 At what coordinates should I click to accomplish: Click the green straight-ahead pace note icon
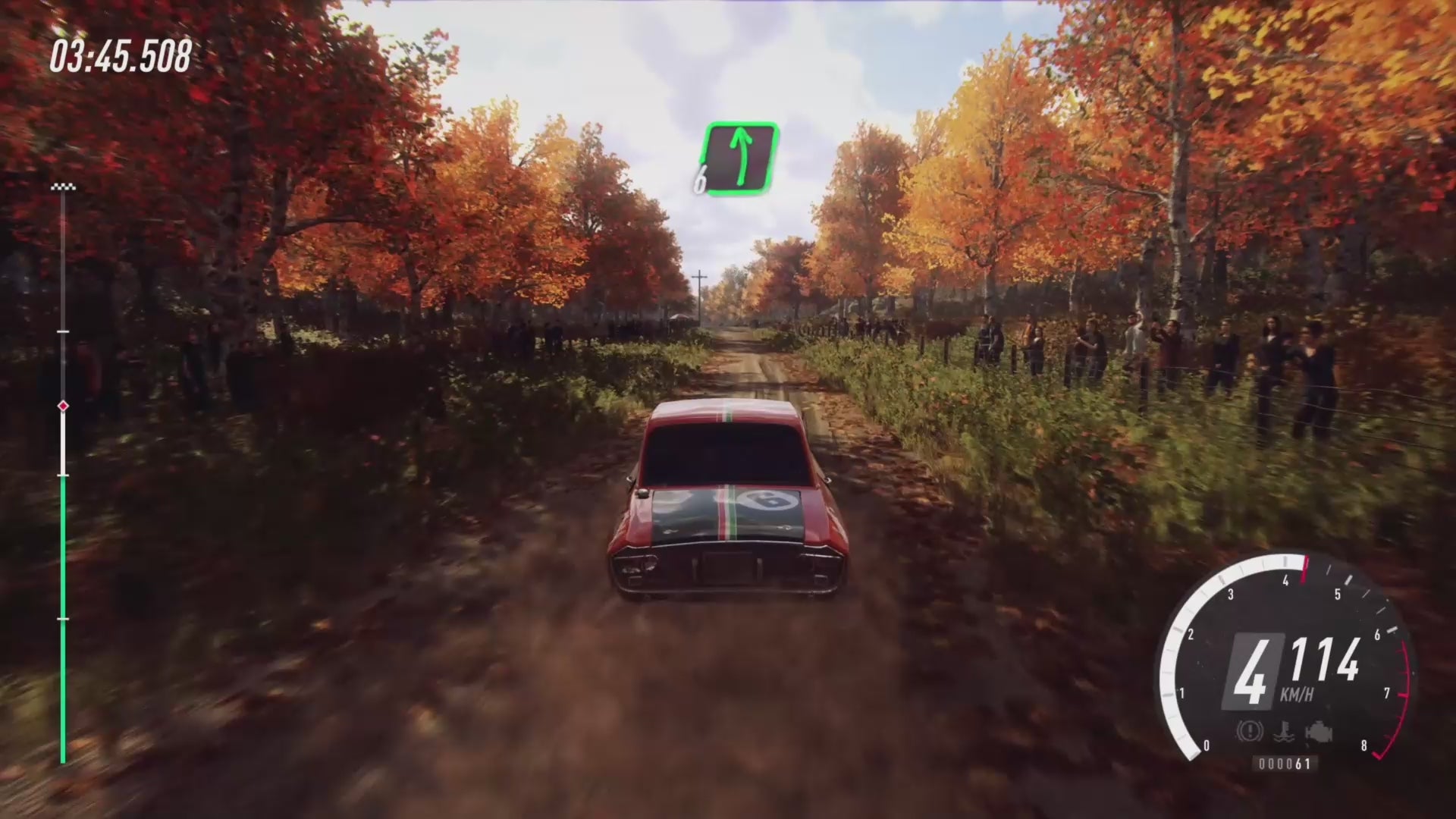(741, 159)
